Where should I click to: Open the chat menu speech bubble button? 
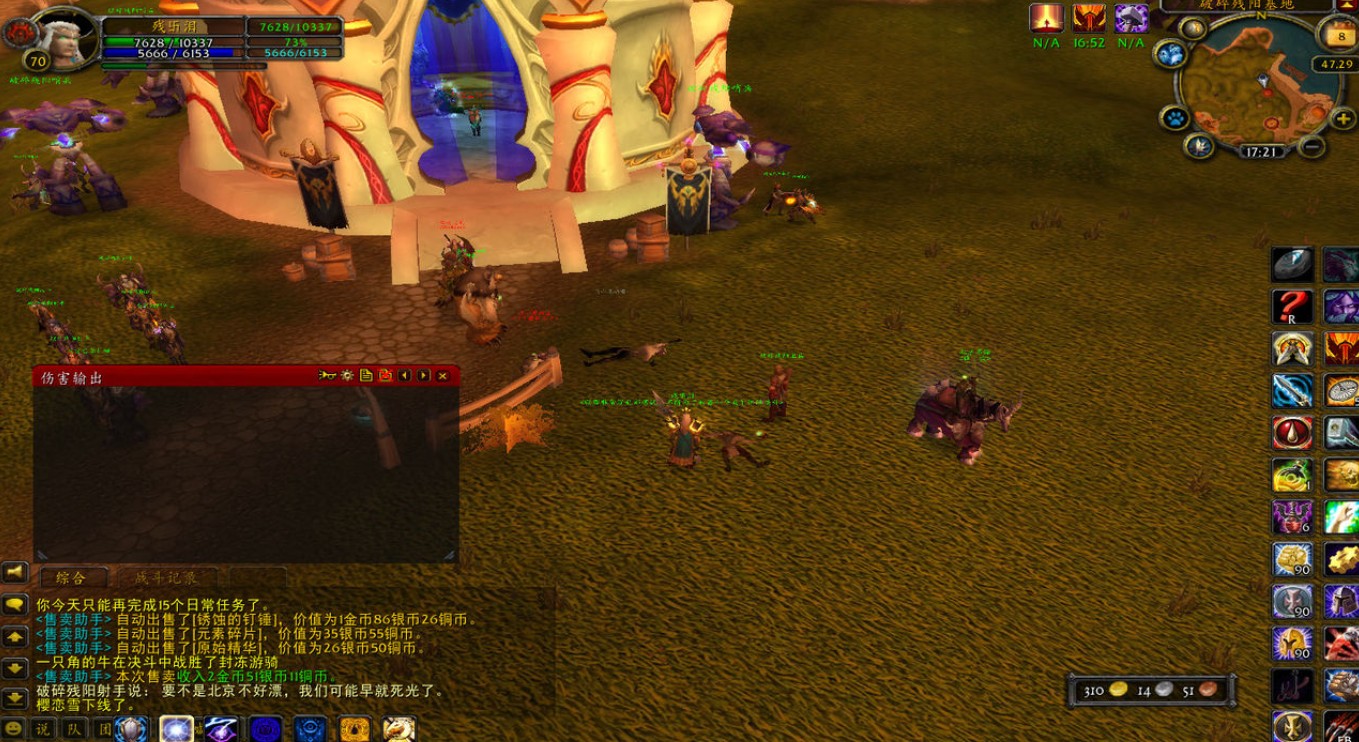[14, 606]
